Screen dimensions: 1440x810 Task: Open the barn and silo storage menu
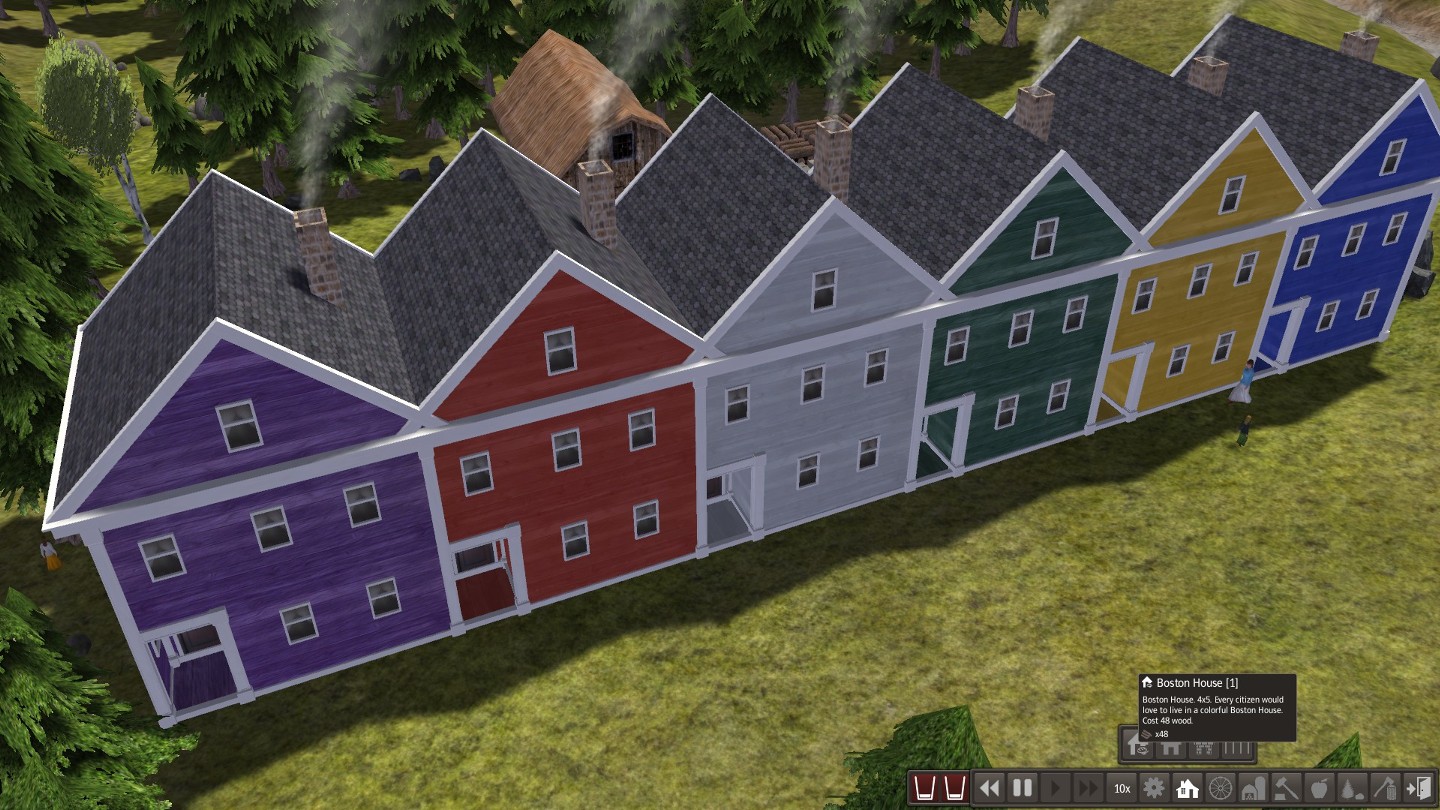1253,788
